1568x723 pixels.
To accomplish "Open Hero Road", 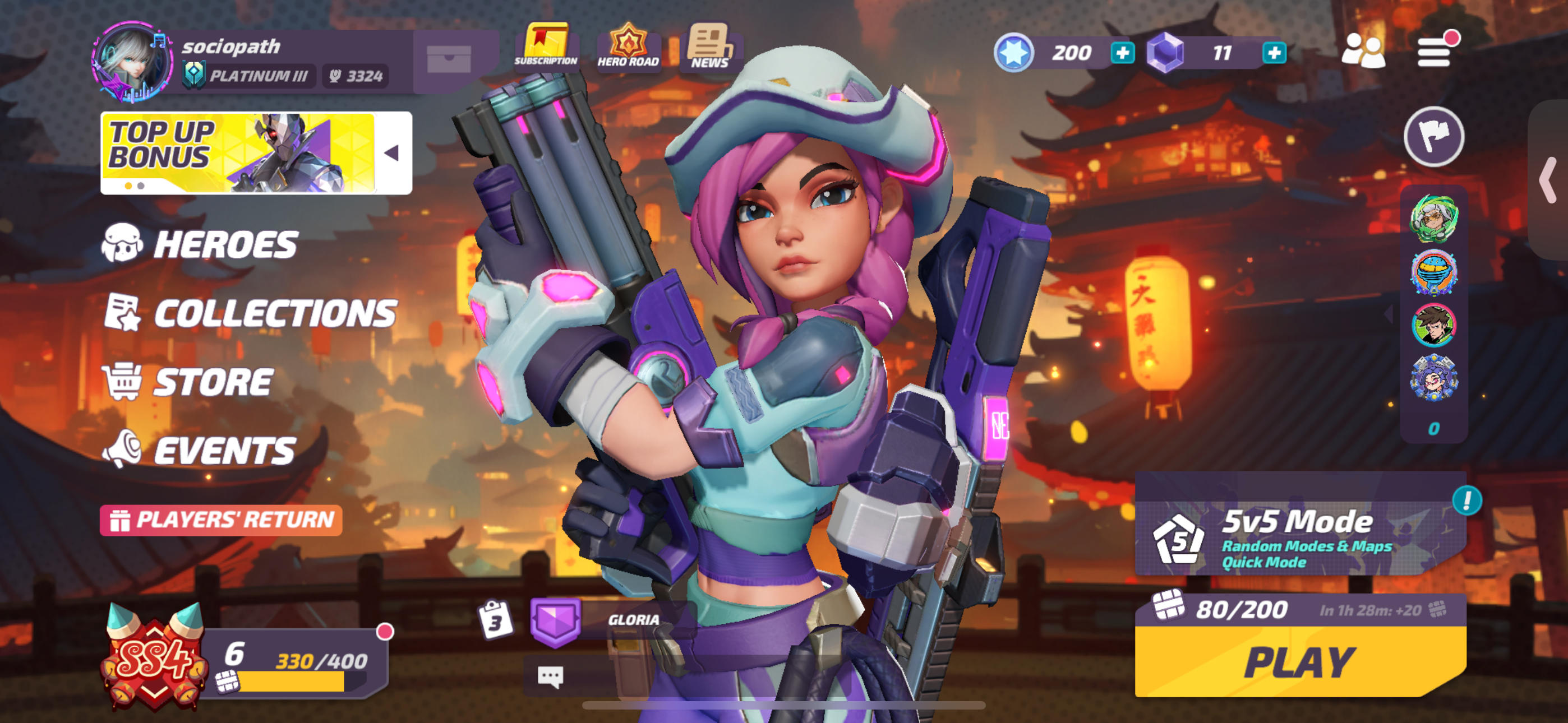I will tap(628, 47).
